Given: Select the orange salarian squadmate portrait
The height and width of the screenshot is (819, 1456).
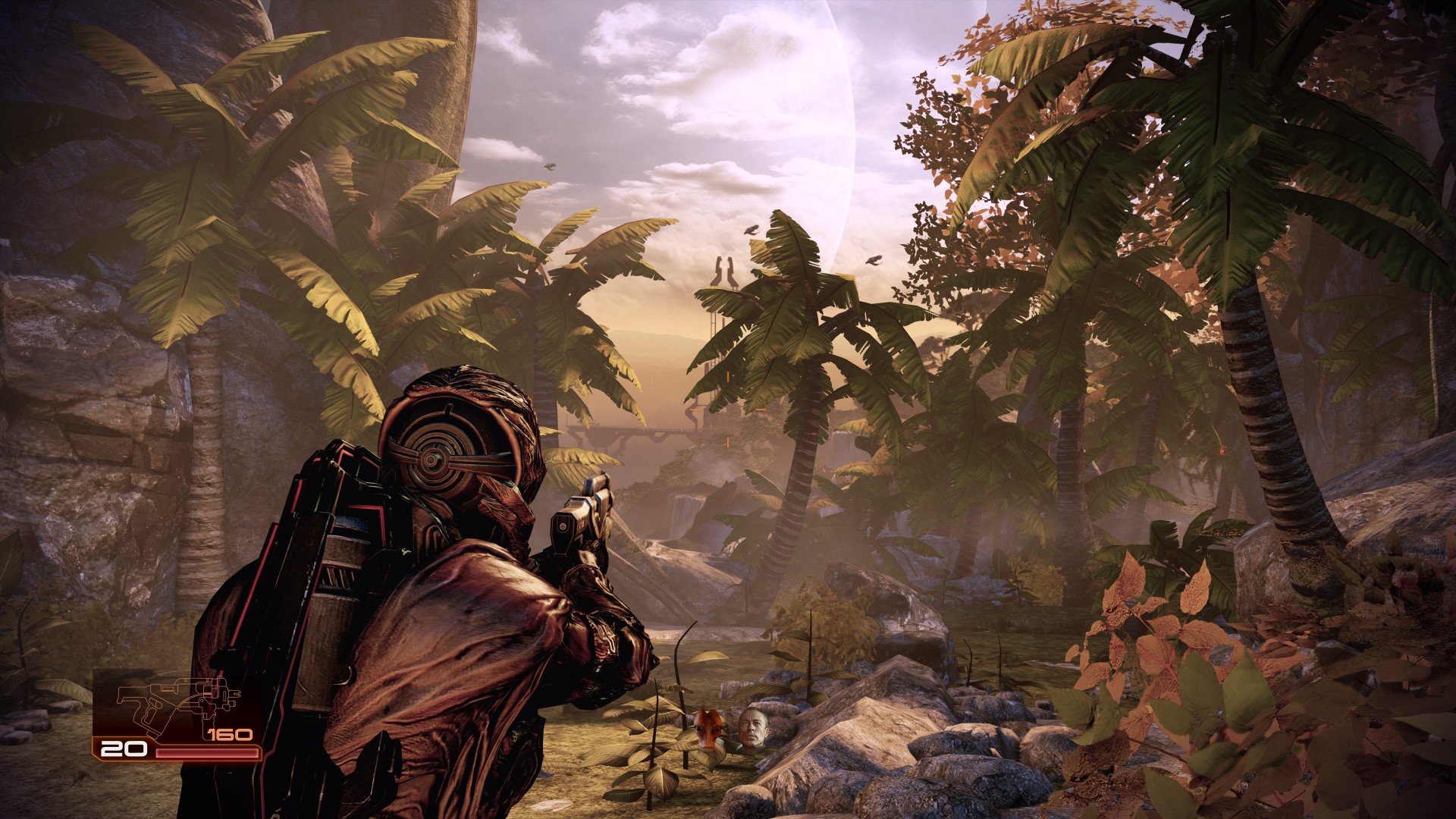Looking at the screenshot, I should [708, 730].
